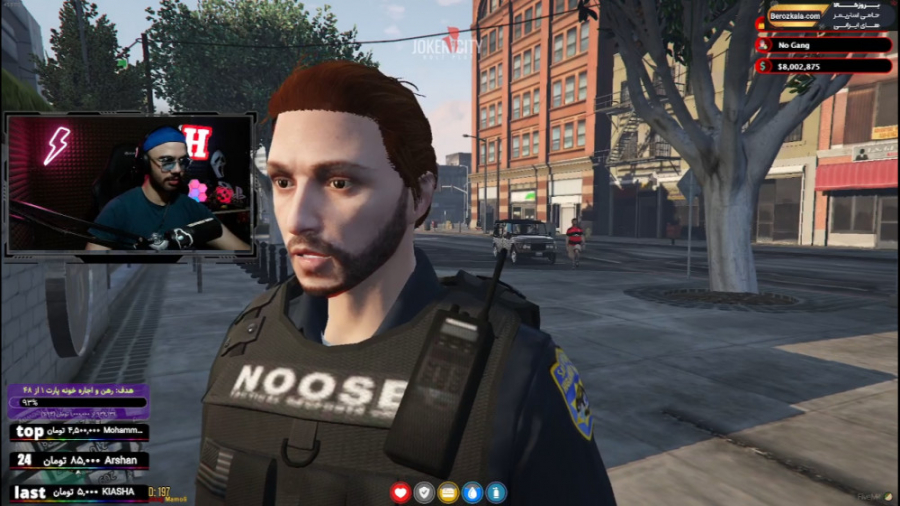900x506 pixels.
Task: Click the streamer webcam overlay
Action: click(x=130, y=183)
